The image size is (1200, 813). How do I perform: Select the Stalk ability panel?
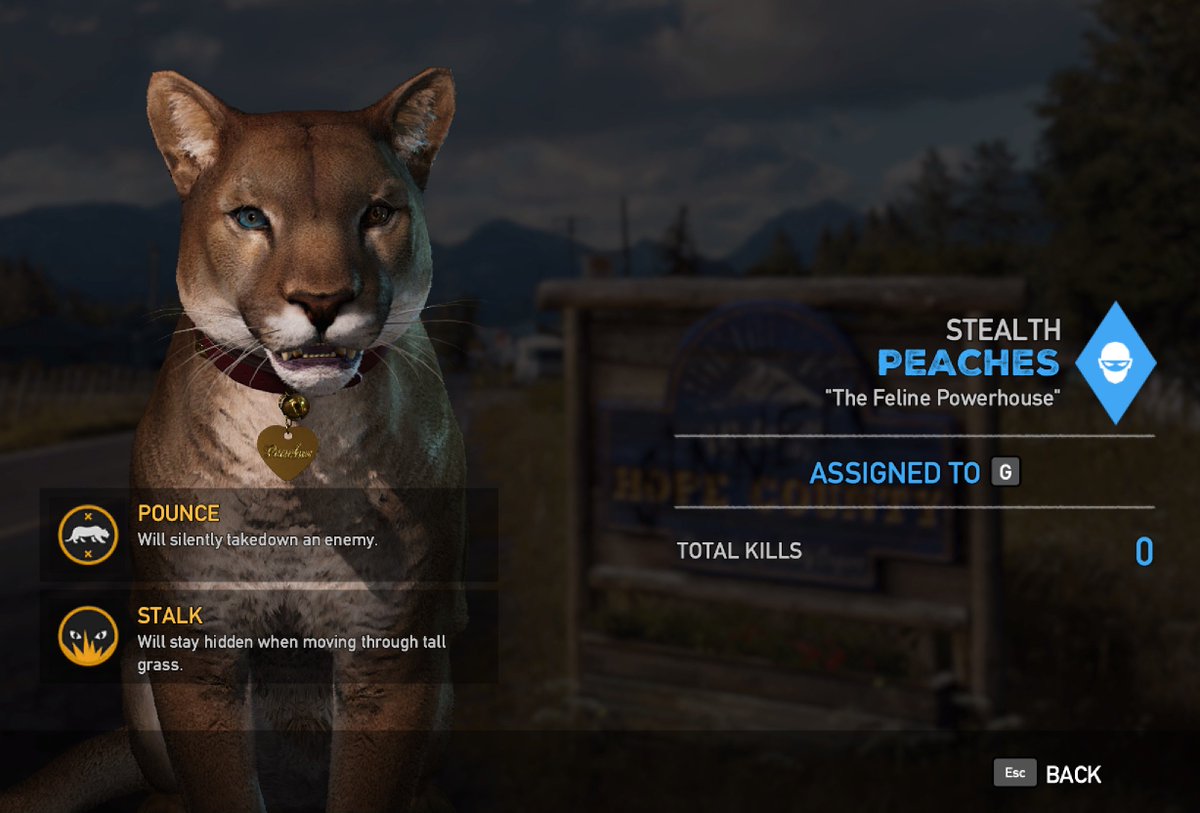268,637
